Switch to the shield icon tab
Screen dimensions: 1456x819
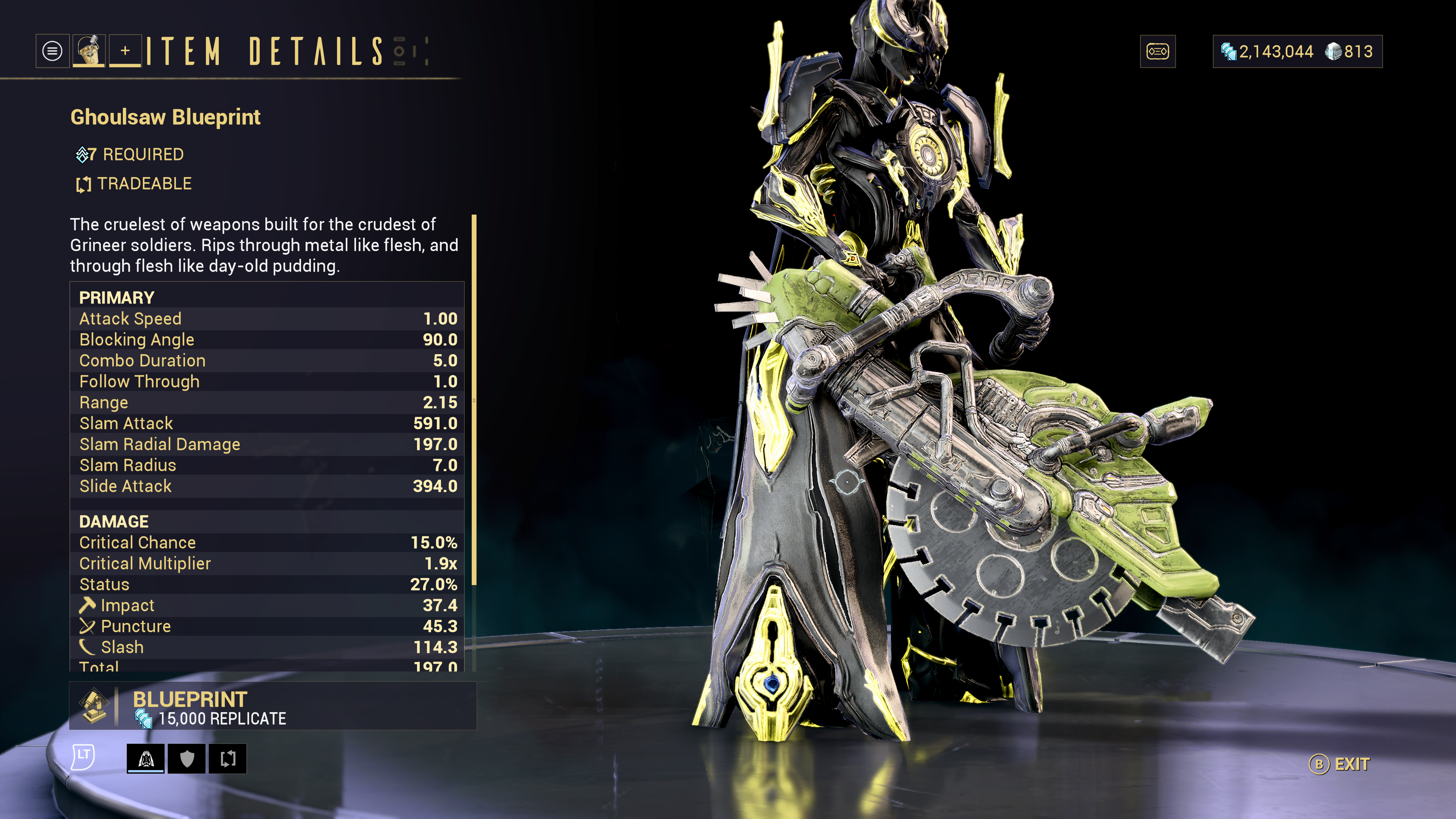187,758
